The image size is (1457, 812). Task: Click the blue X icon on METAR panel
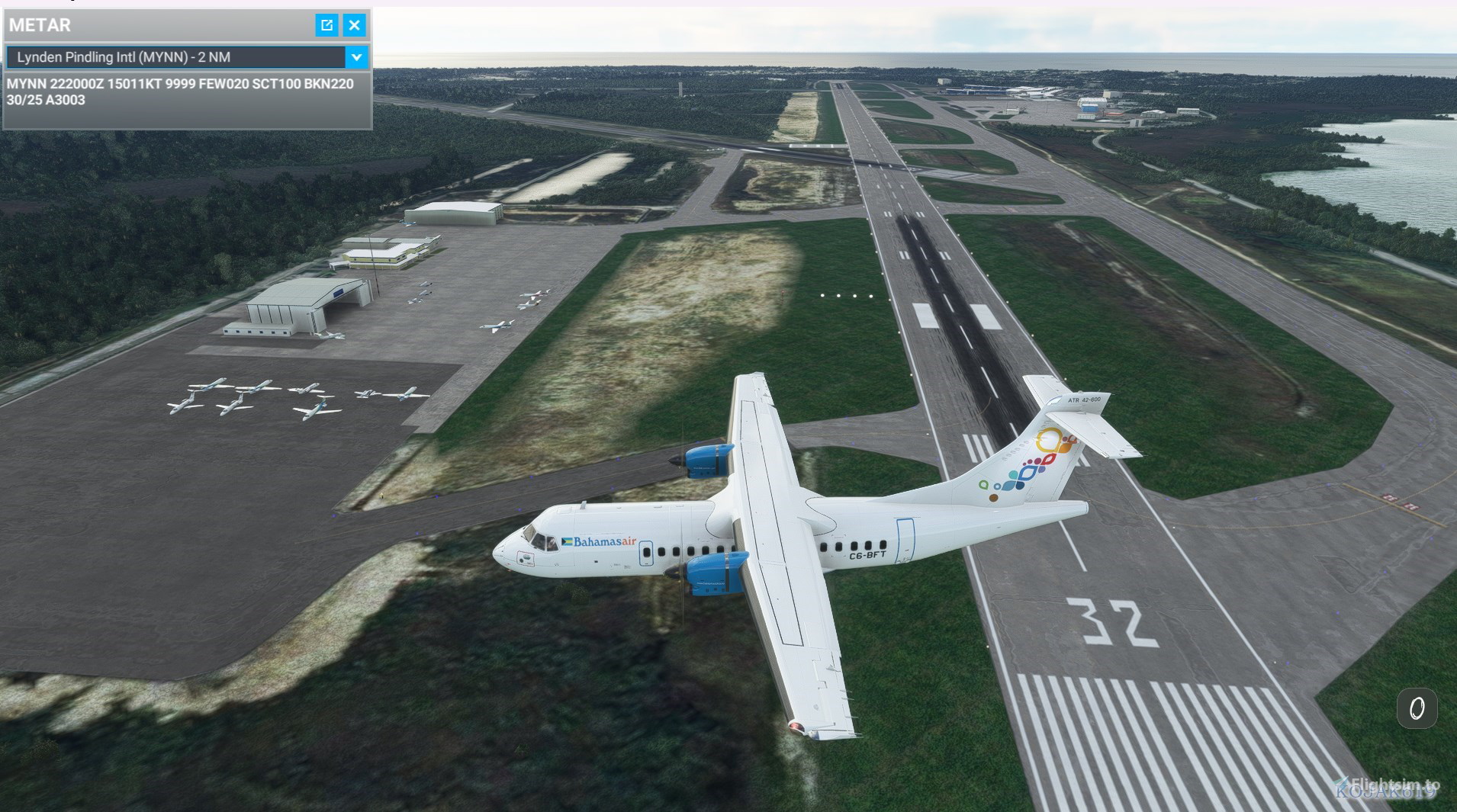354,25
